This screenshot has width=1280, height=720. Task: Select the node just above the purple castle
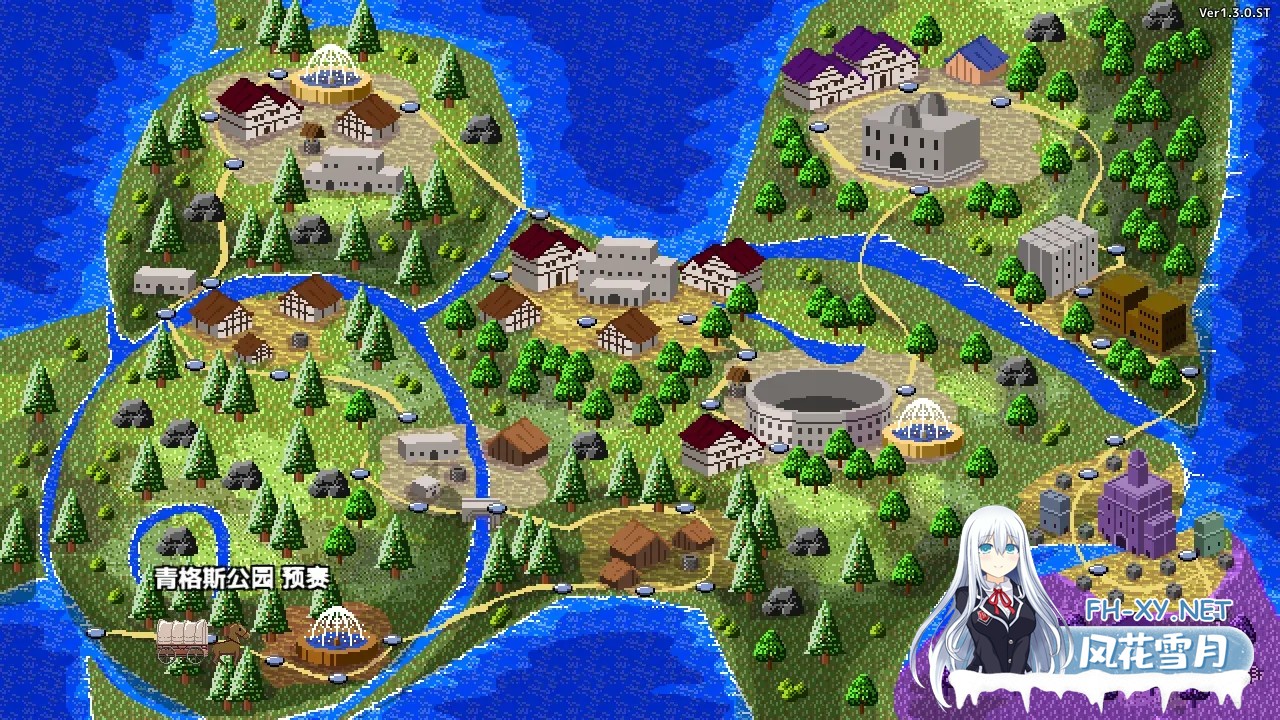(x=1114, y=440)
